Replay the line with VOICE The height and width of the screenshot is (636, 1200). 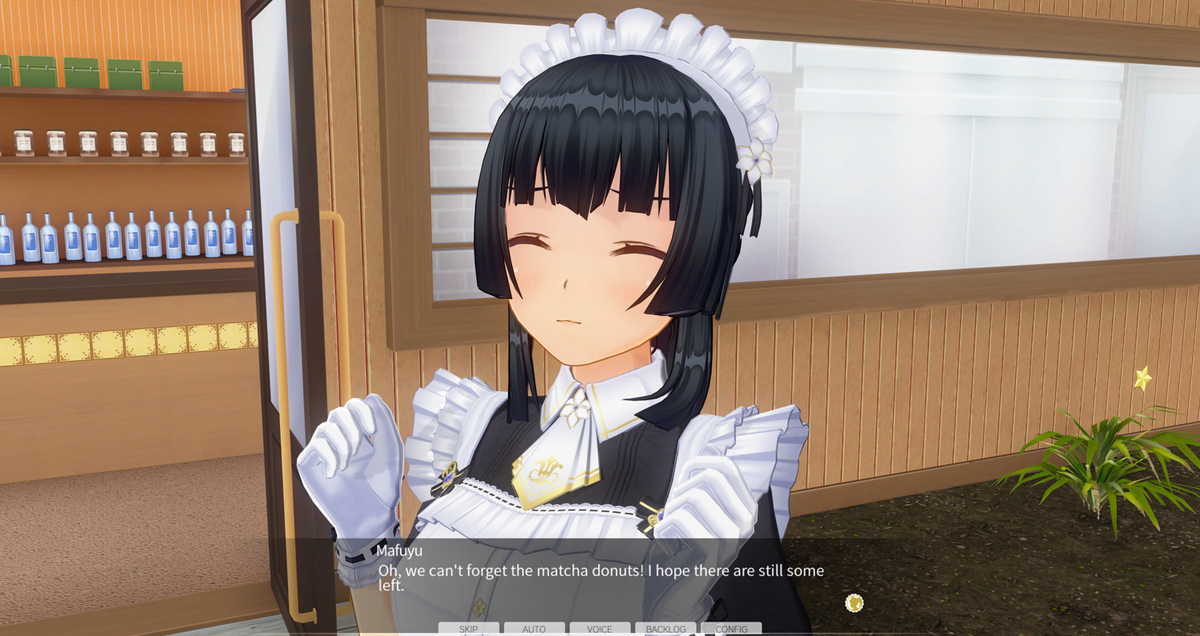(600, 629)
